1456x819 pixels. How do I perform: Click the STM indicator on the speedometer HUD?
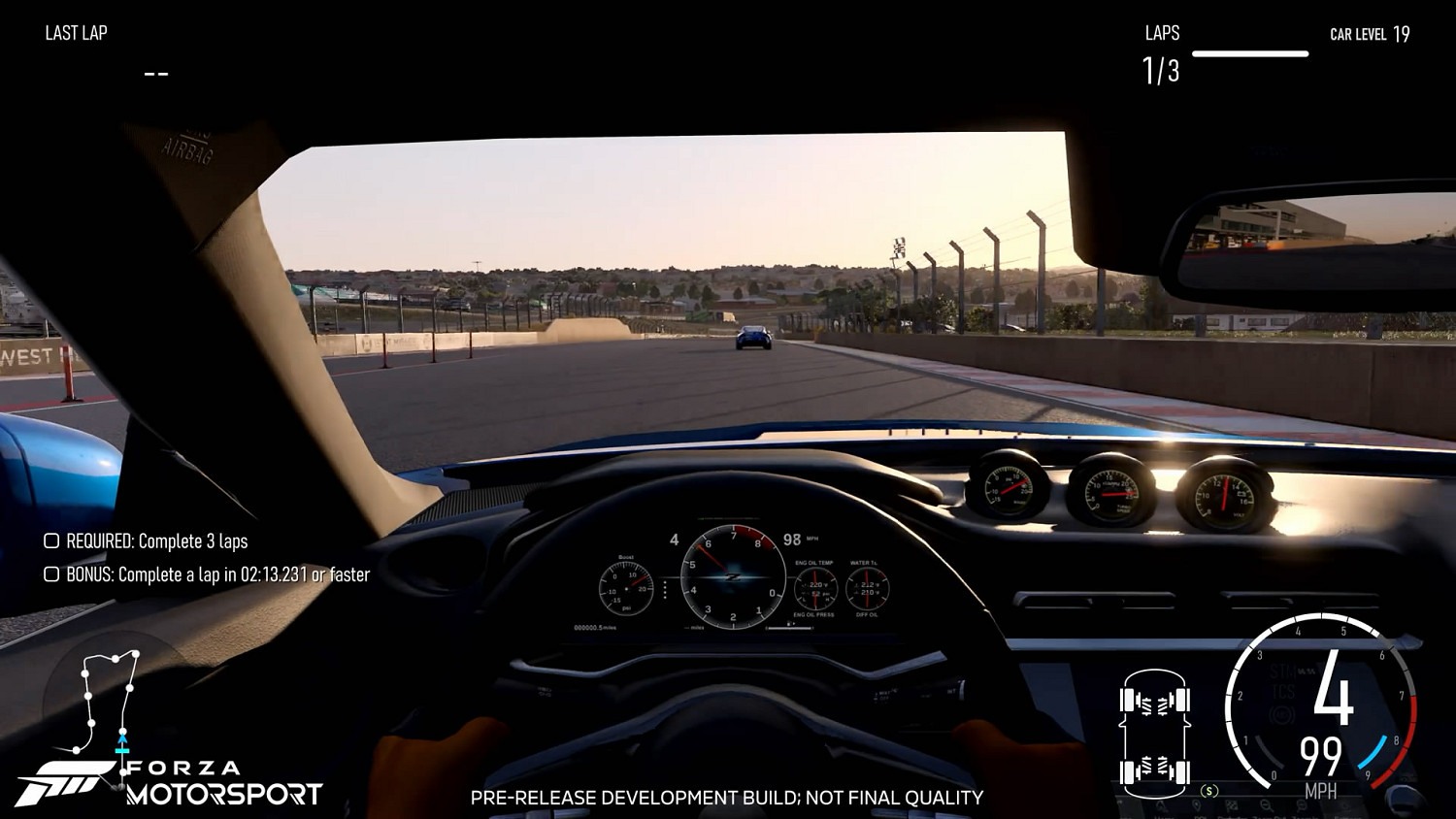[x=1283, y=670]
